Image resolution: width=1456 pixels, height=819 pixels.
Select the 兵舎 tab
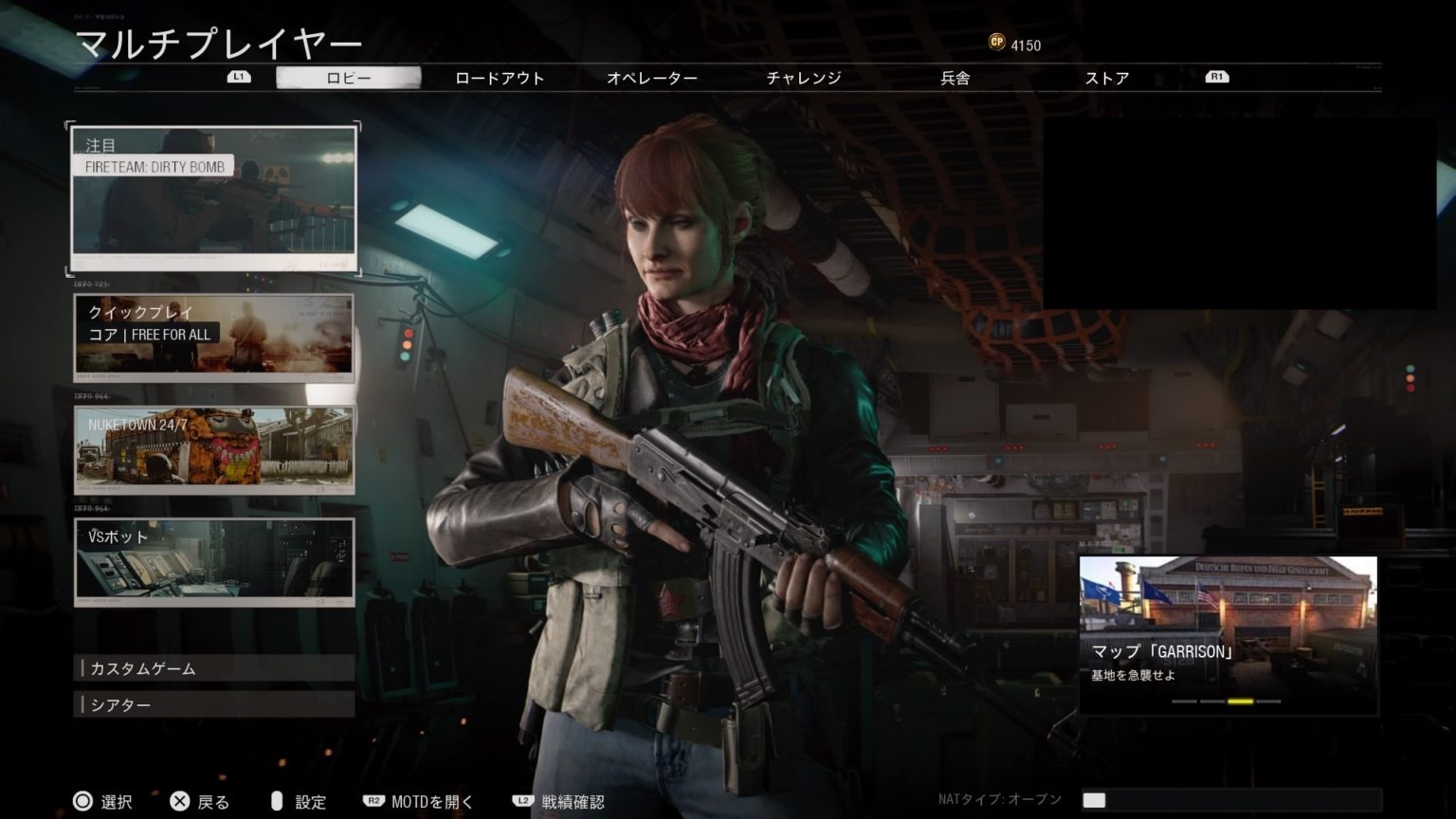[x=955, y=78]
